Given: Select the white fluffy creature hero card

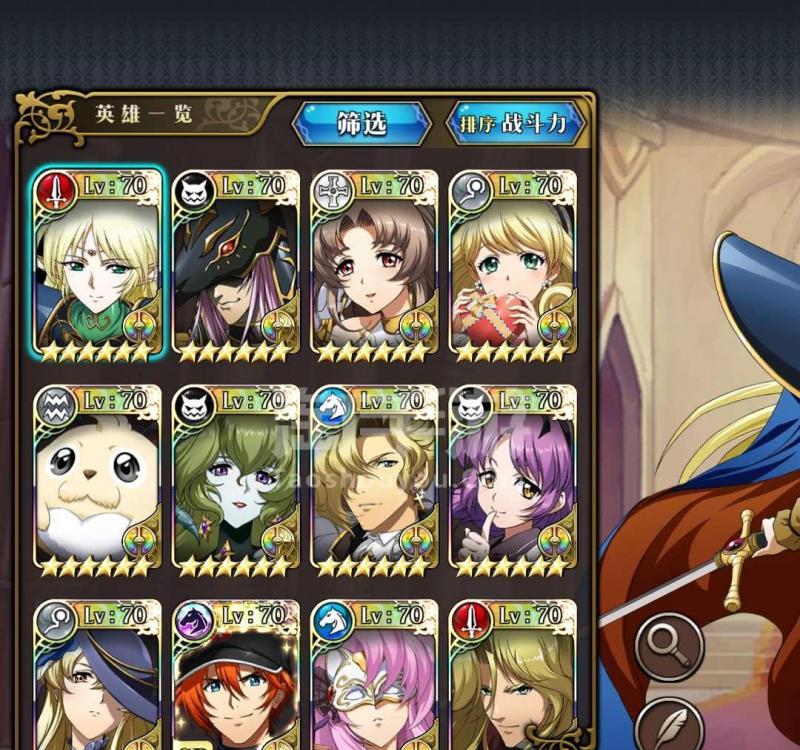Looking at the screenshot, I should 97,482.
